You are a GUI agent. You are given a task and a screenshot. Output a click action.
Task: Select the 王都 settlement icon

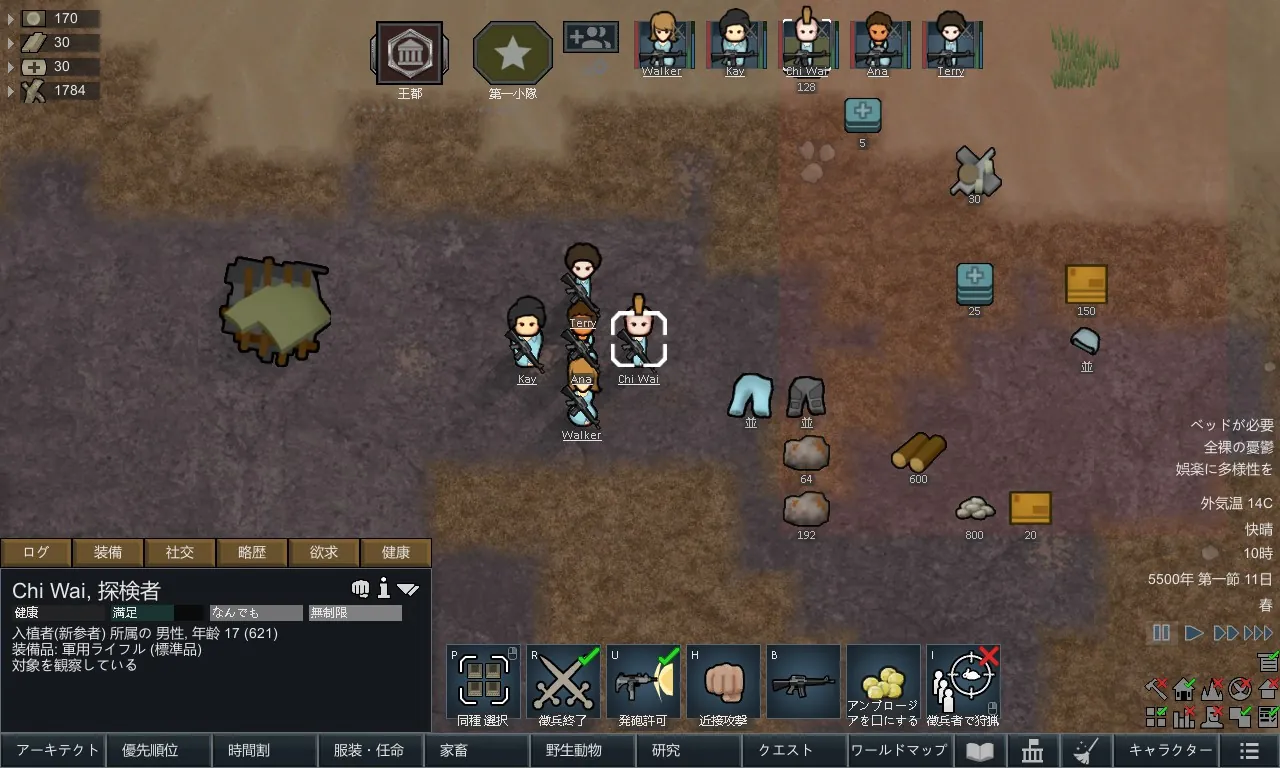point(409,53)
